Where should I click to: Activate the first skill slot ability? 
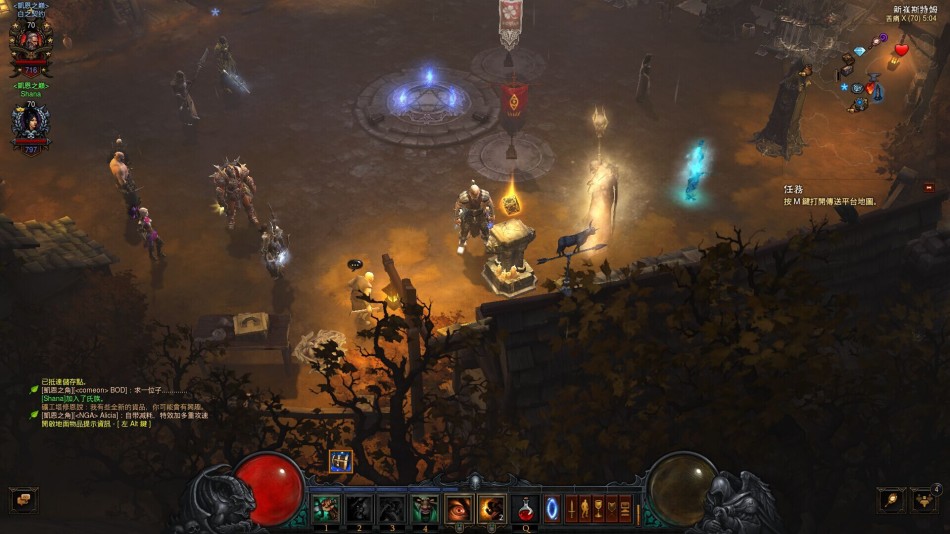coord(326,508)
